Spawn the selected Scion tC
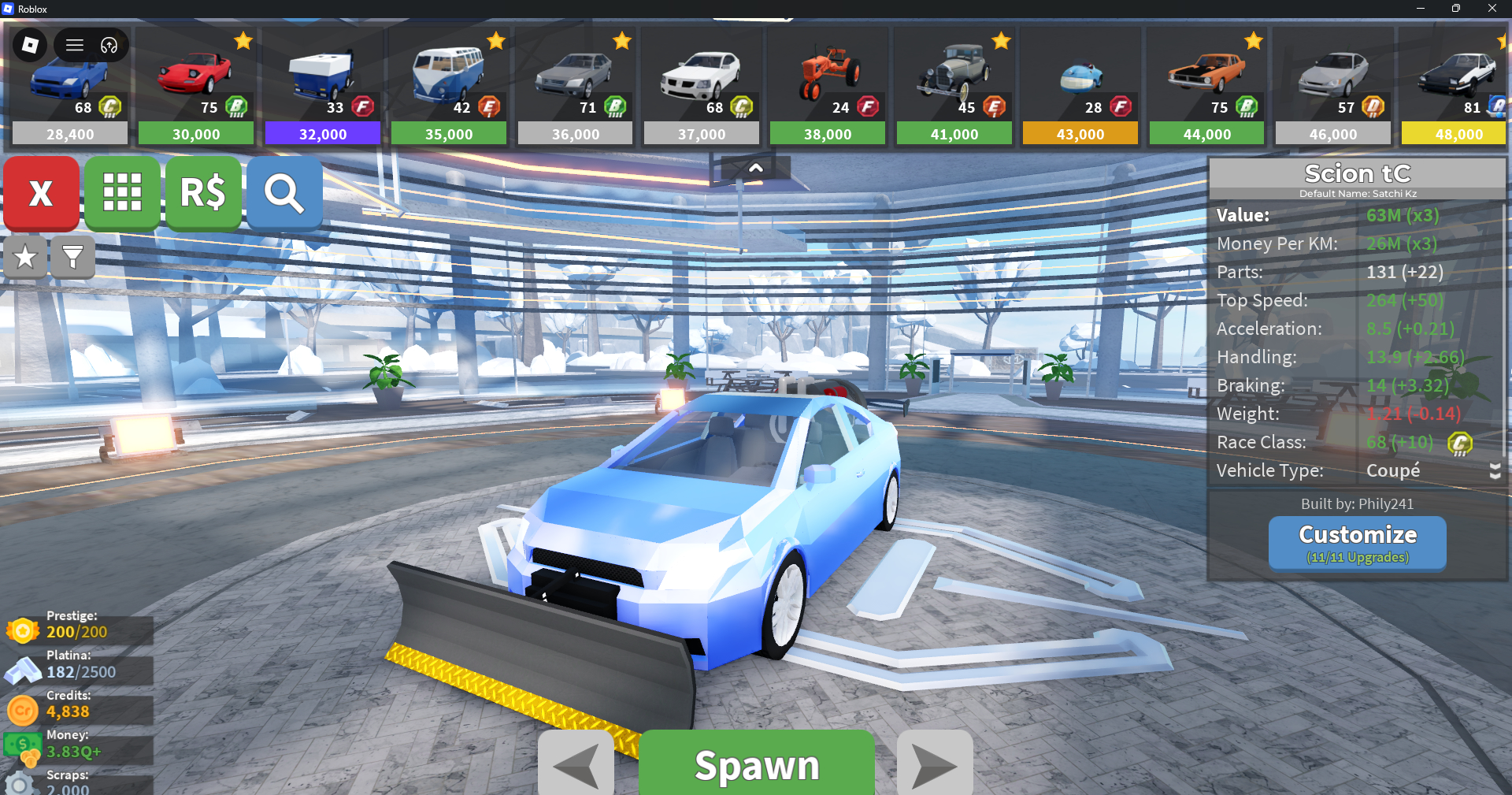1512x795 pixels. [x=756, y=764]
